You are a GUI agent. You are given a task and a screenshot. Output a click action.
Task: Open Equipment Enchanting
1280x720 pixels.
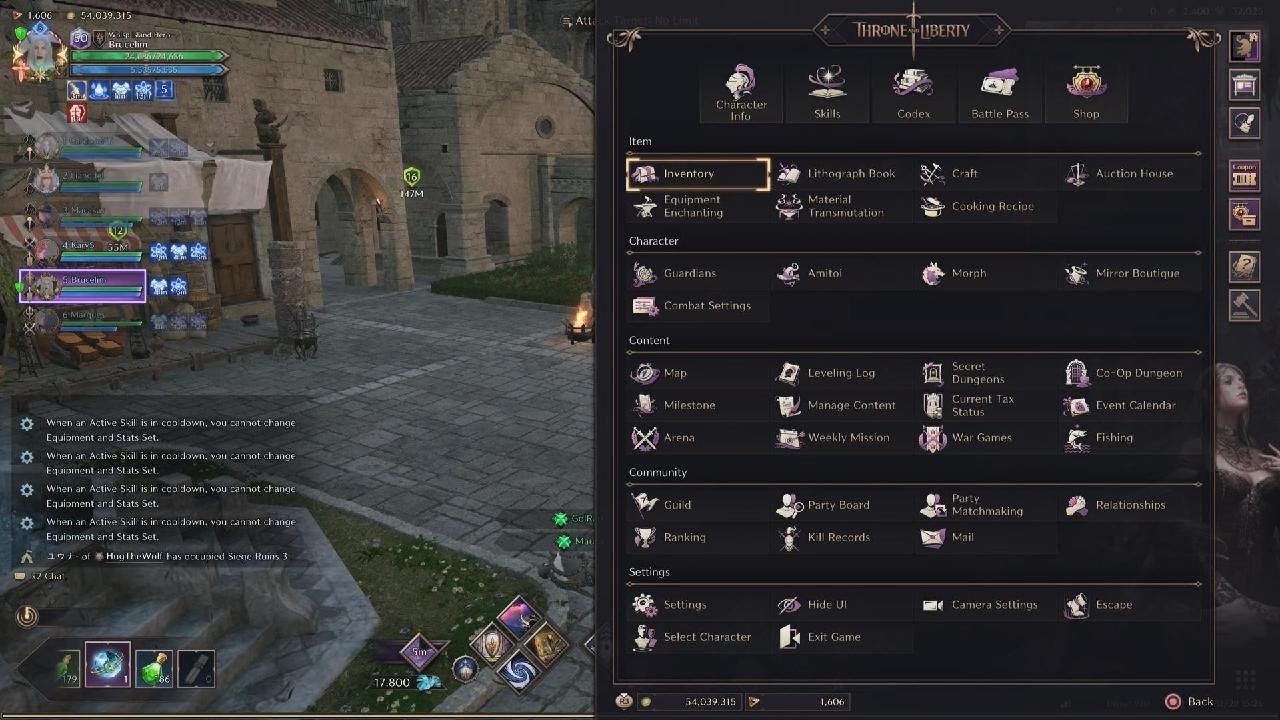click(x=692, y=206)
